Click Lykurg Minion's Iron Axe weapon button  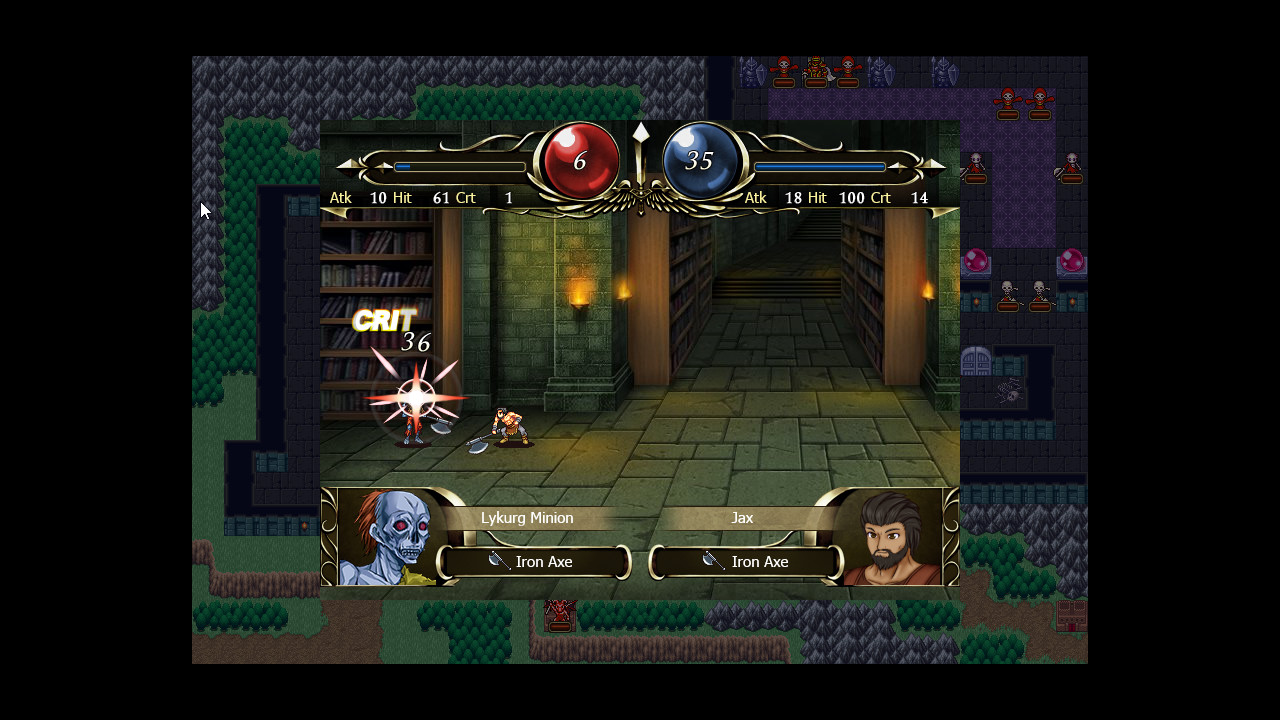click(x=533, y=562)
